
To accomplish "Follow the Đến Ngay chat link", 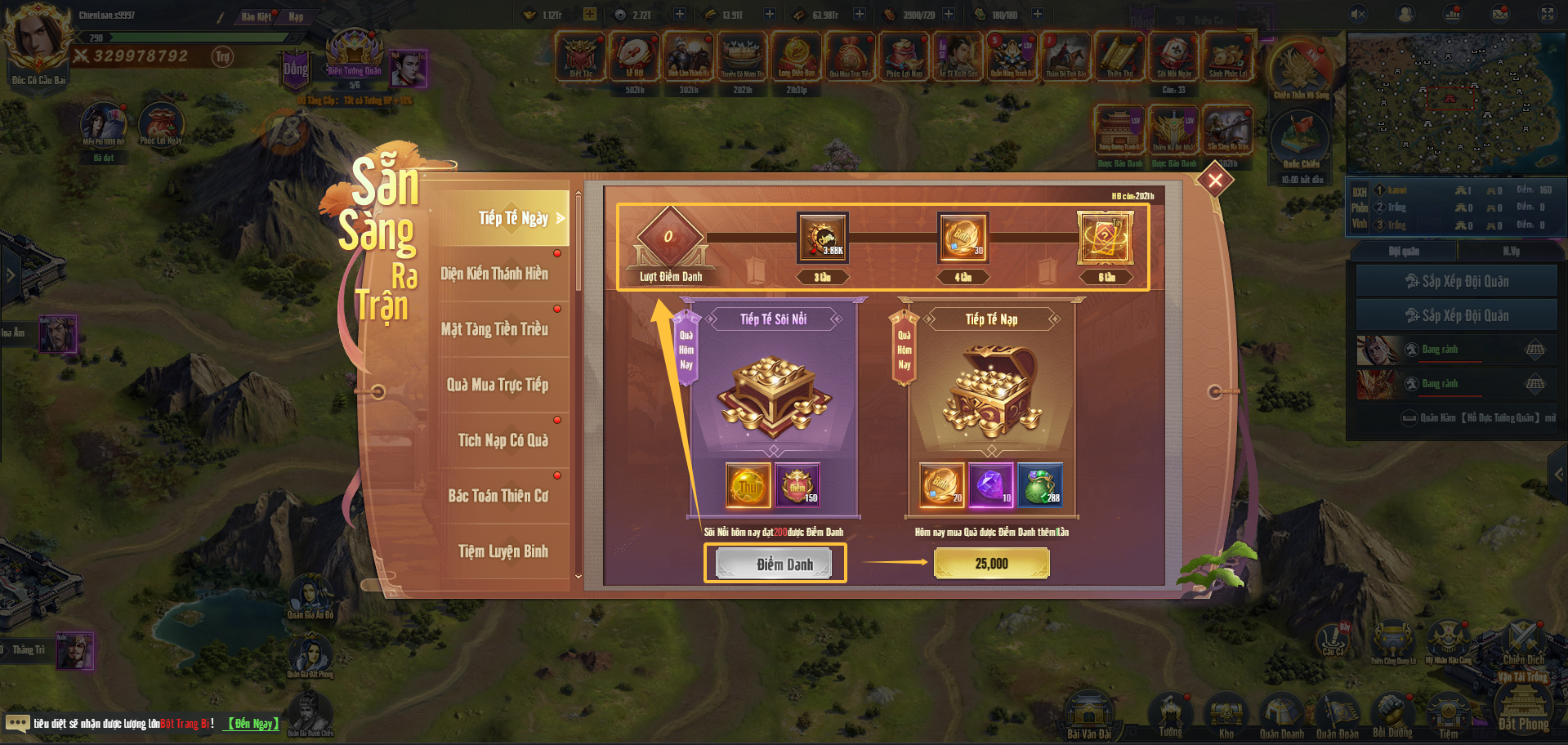I will pos(253,724).
